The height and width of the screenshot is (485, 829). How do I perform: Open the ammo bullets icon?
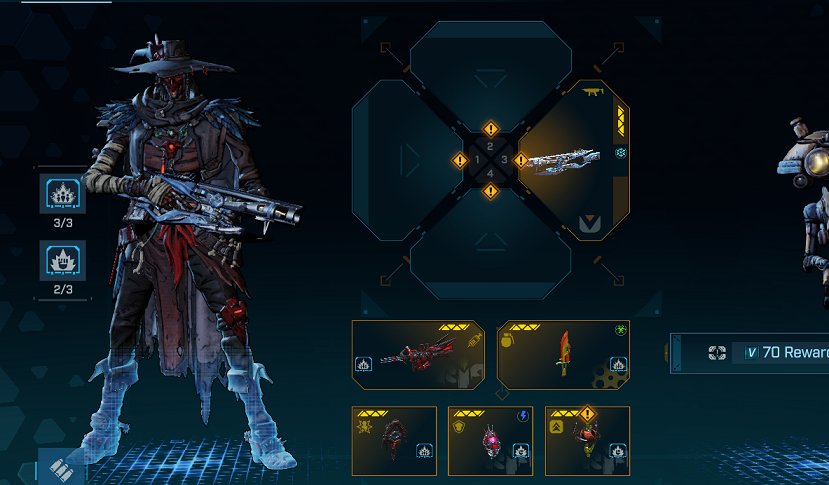(62, 470)
